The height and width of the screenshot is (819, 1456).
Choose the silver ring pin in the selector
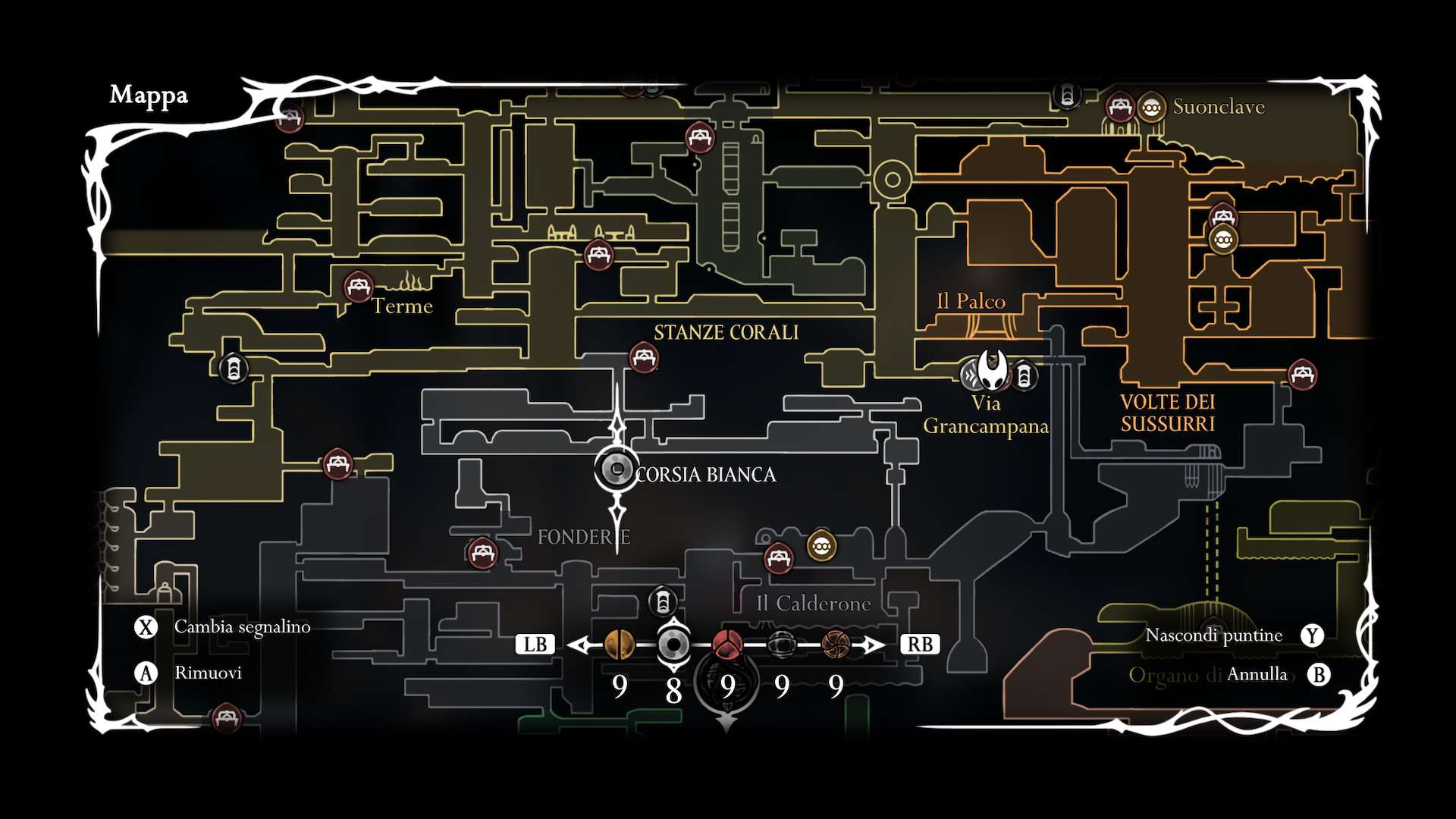pyautogui.click(x=673, y=645)
